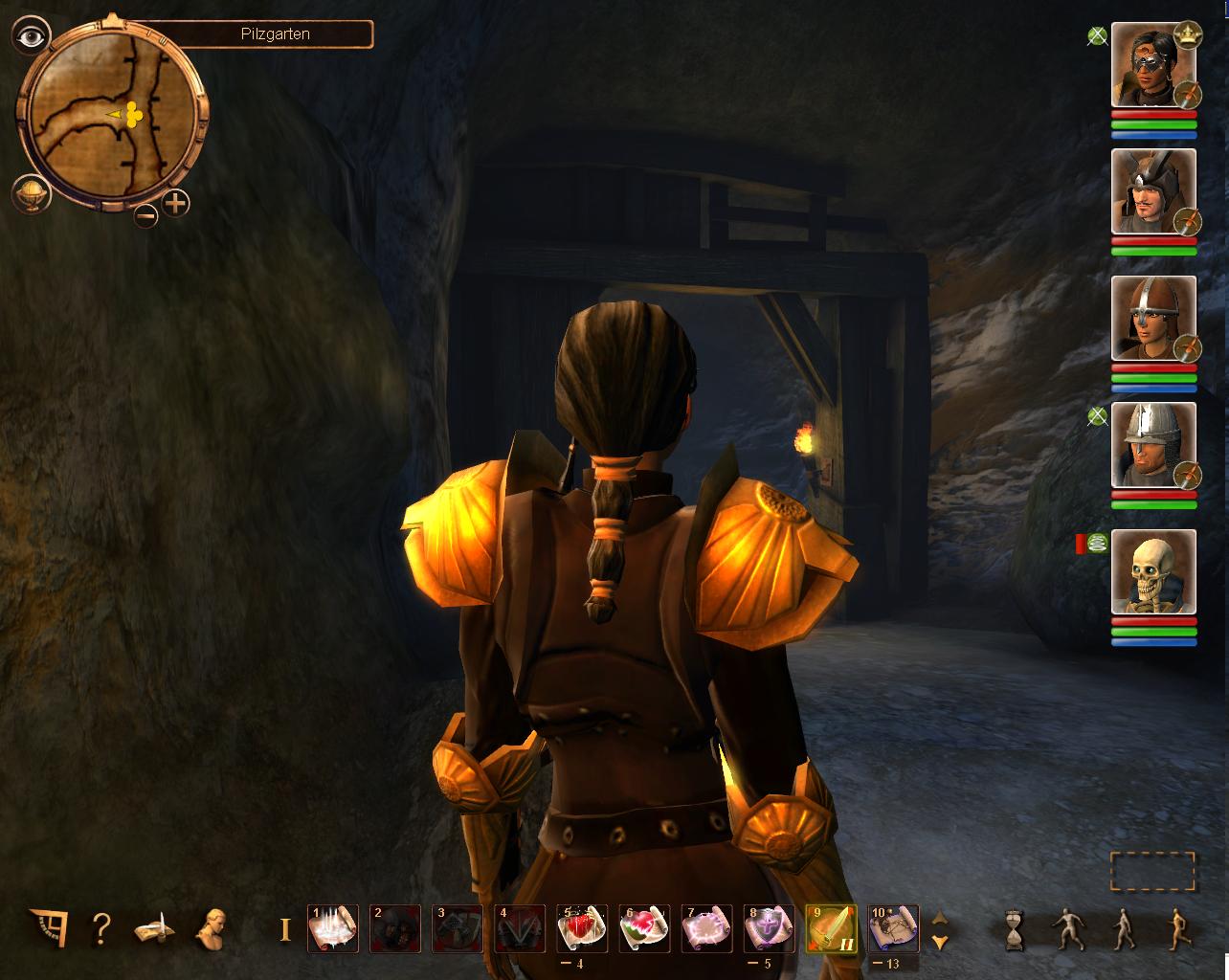Open the quill and book journal
Image resolution: width=1229 pixels, height=980 pixels.
pos(154,928)
